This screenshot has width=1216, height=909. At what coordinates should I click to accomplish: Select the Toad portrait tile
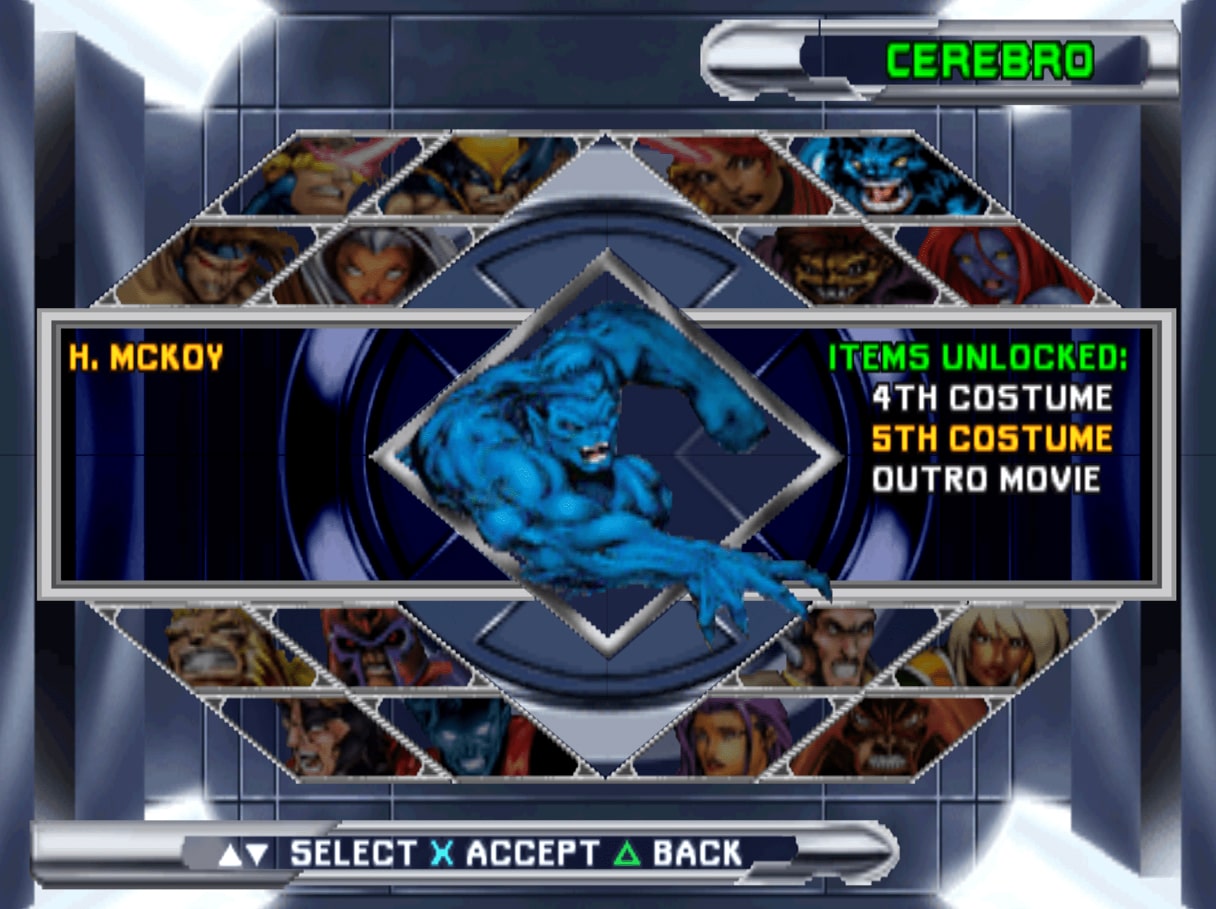pos(840,265)
